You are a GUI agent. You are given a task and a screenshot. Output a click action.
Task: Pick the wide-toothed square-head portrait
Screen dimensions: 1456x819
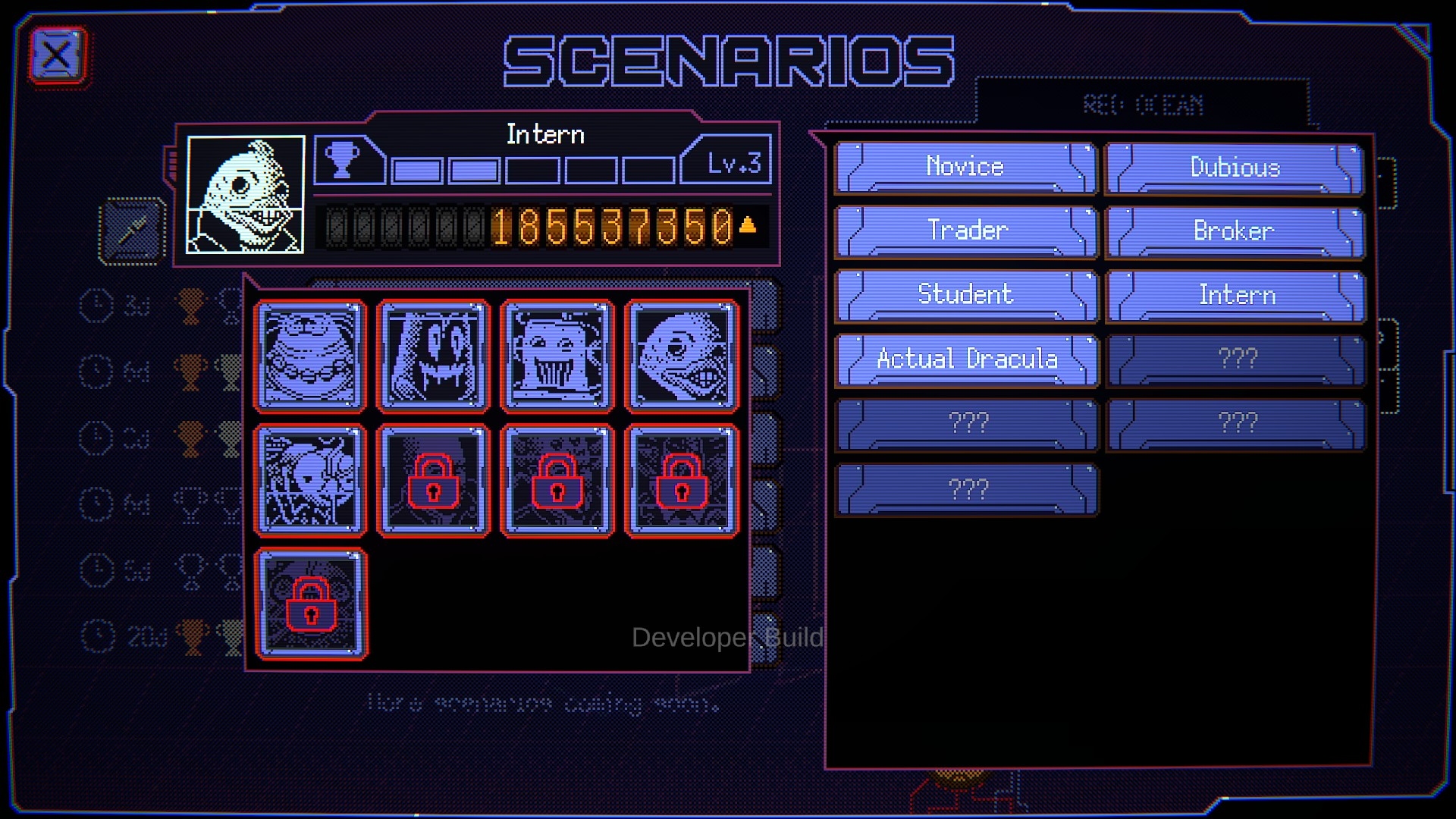tap(557, 356)
